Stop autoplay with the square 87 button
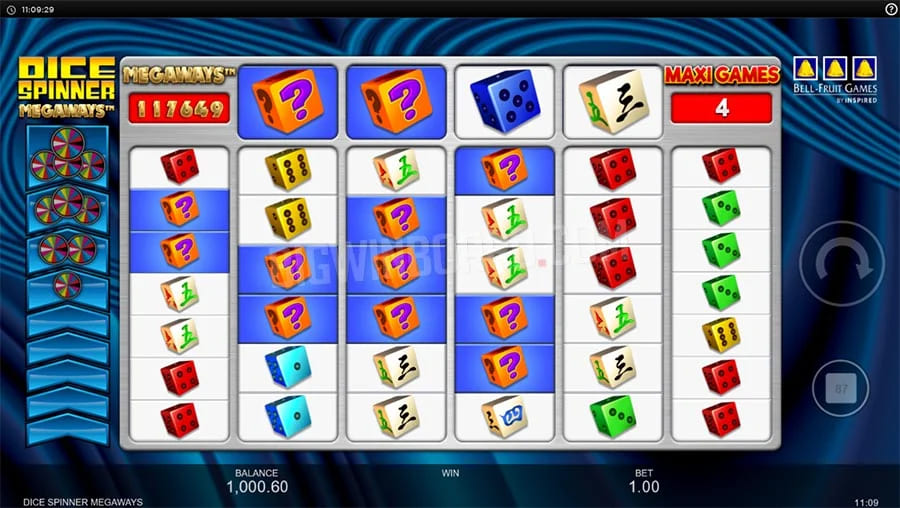Viewport: 900px width, 508px height. [840, 388]
